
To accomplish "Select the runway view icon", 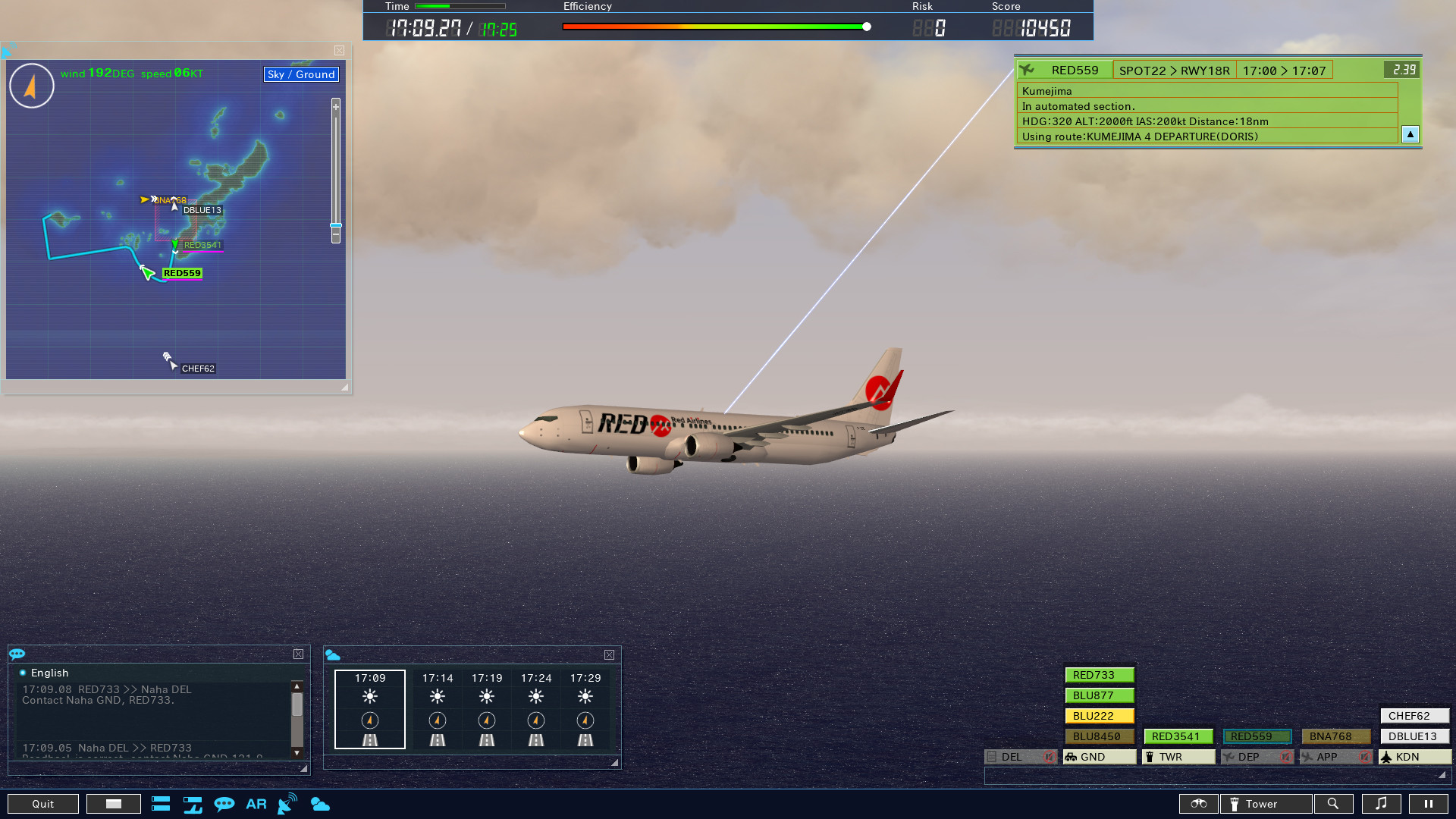I will click(193, 804).
